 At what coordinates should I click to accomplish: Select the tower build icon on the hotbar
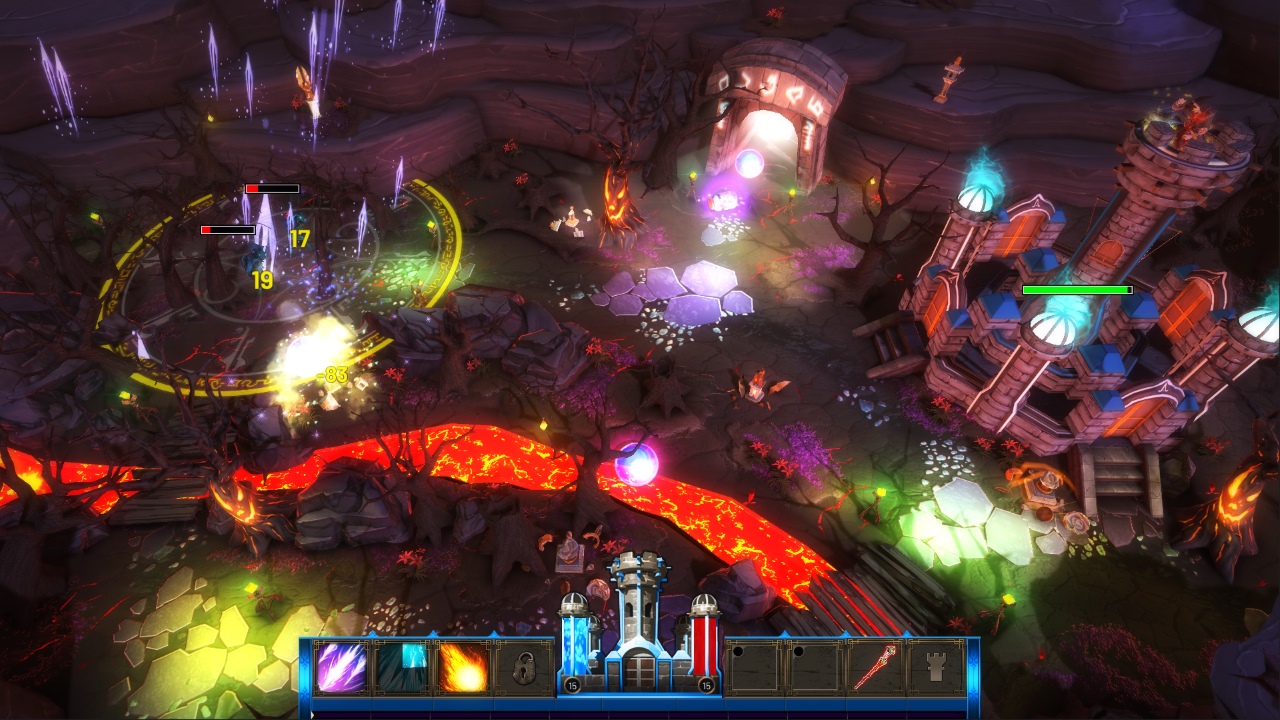pos(937,668)
